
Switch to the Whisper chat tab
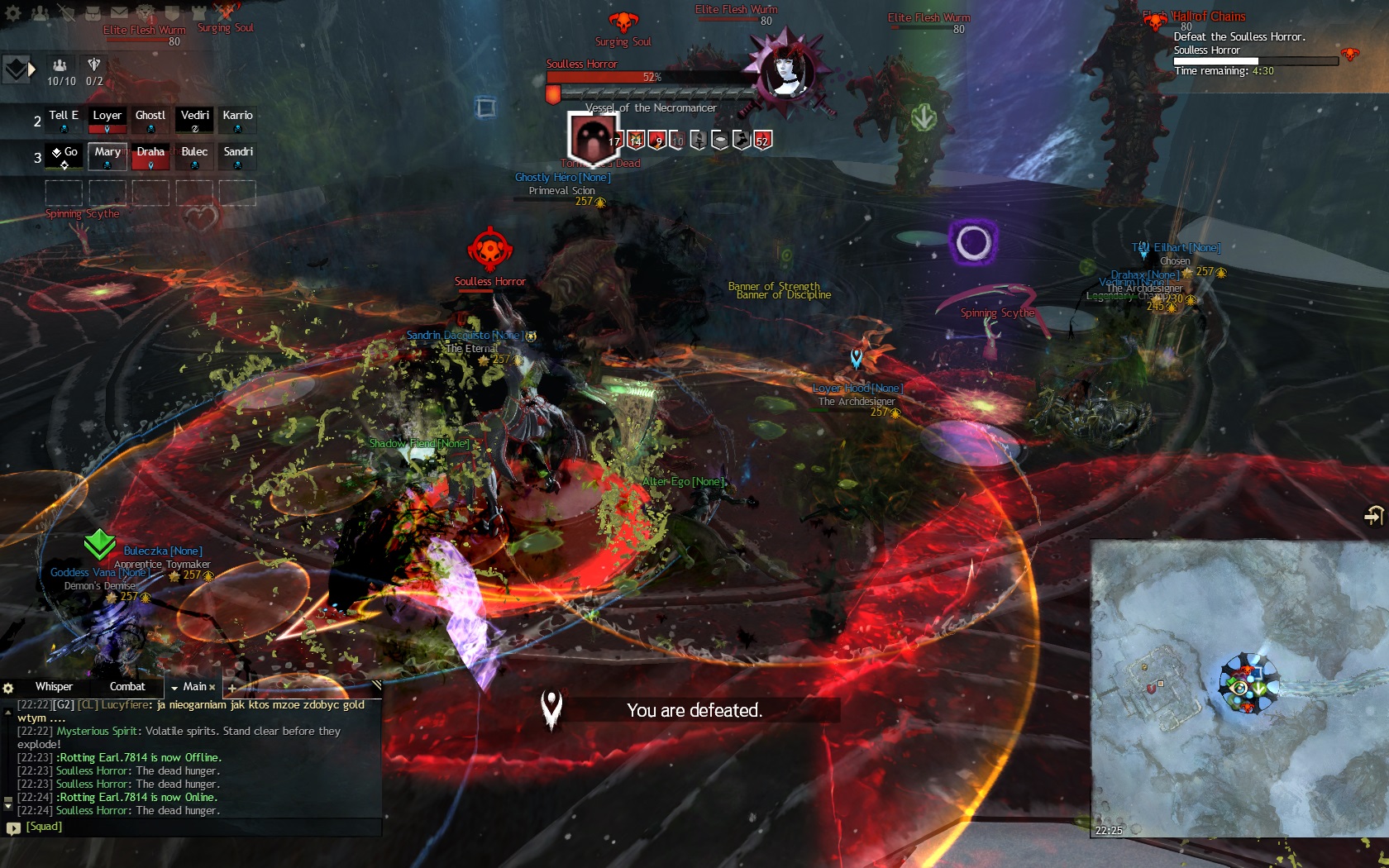(x=54, y=687)
